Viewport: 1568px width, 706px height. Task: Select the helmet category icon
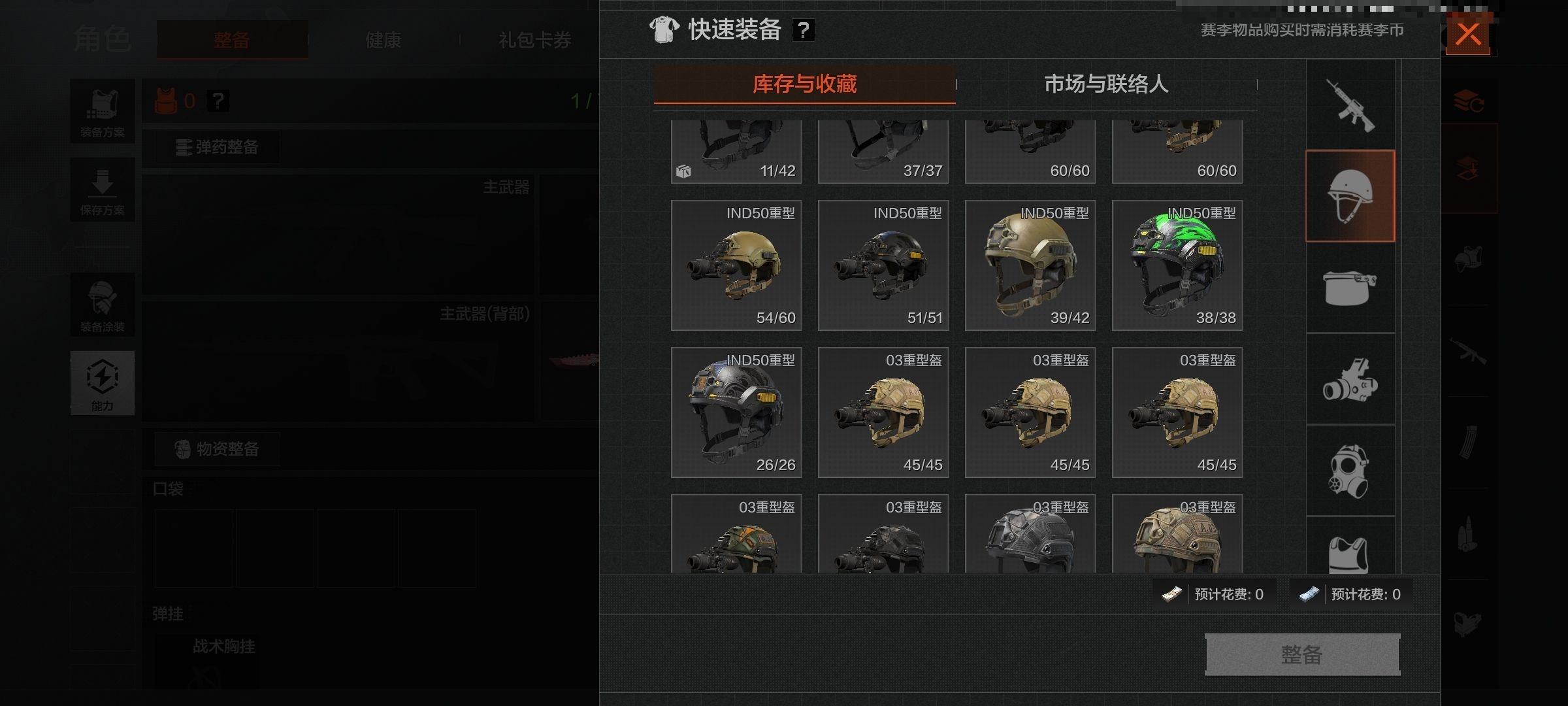pyautogui.click(x=1350, y=196)
